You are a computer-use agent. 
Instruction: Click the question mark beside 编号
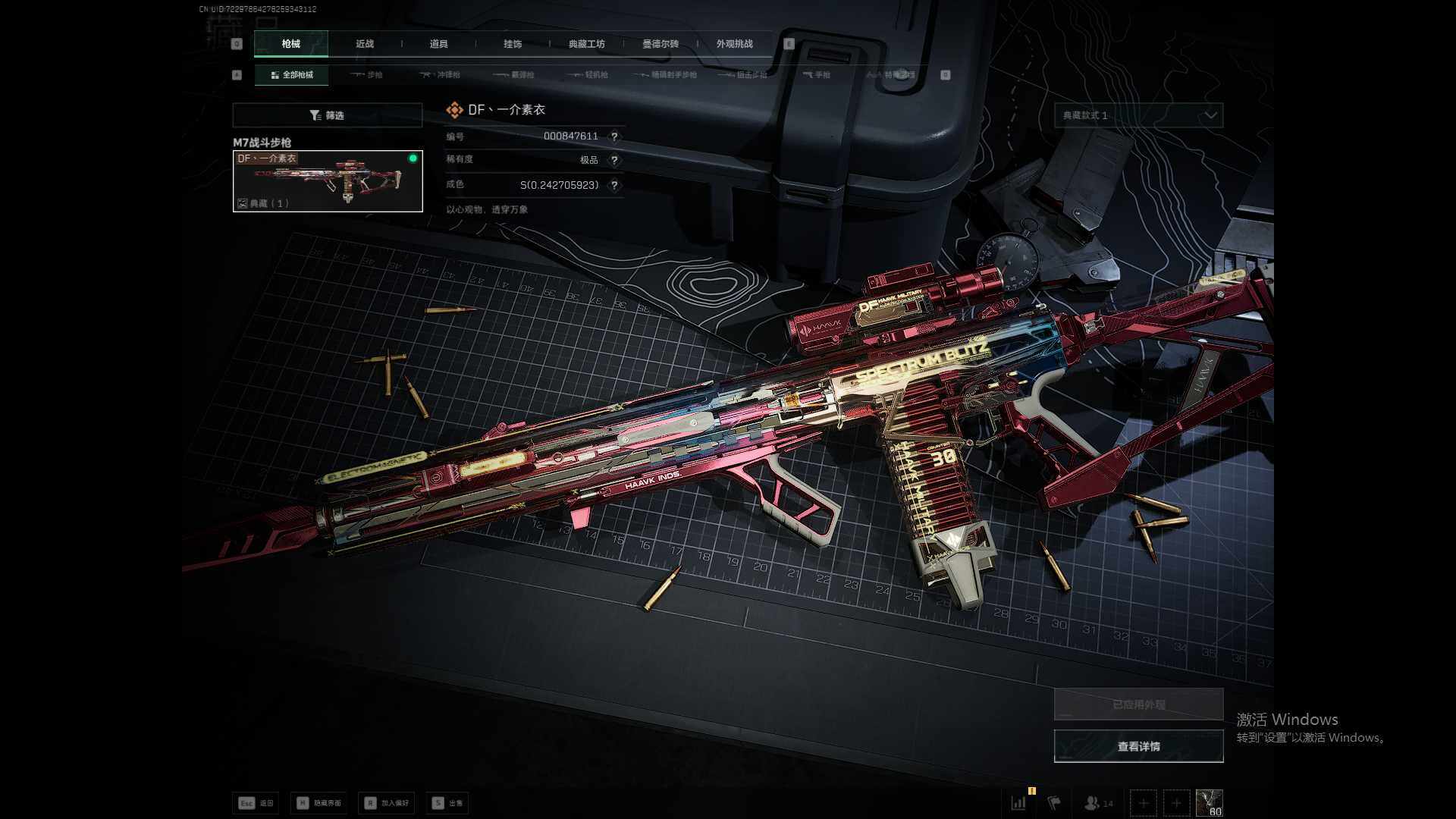pos(614,136)
